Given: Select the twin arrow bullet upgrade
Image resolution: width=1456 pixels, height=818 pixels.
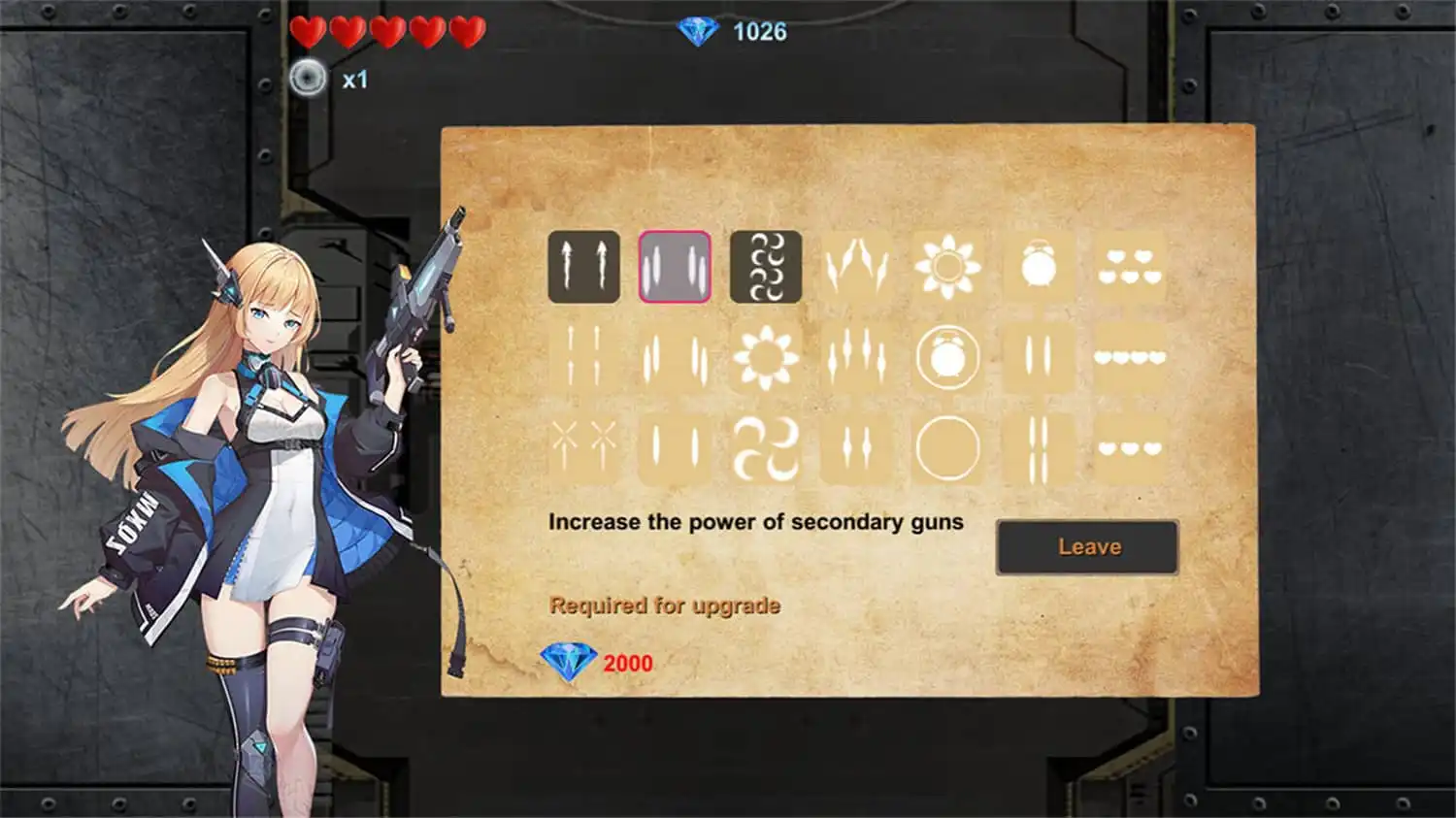Looking at the screenshot, I should click(582, 267).
